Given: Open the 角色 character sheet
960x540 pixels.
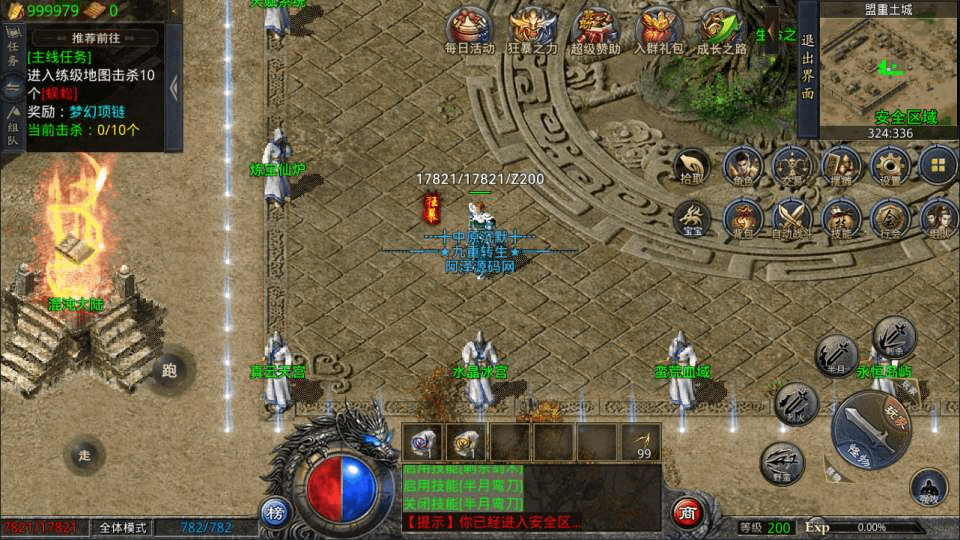Looking at the screenshot, I should click(x=743, y=166).
